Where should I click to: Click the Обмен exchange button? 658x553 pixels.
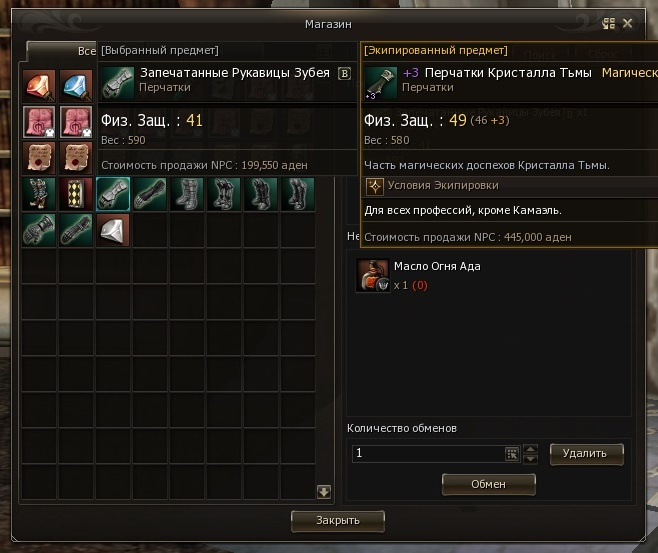pos(489,484)
